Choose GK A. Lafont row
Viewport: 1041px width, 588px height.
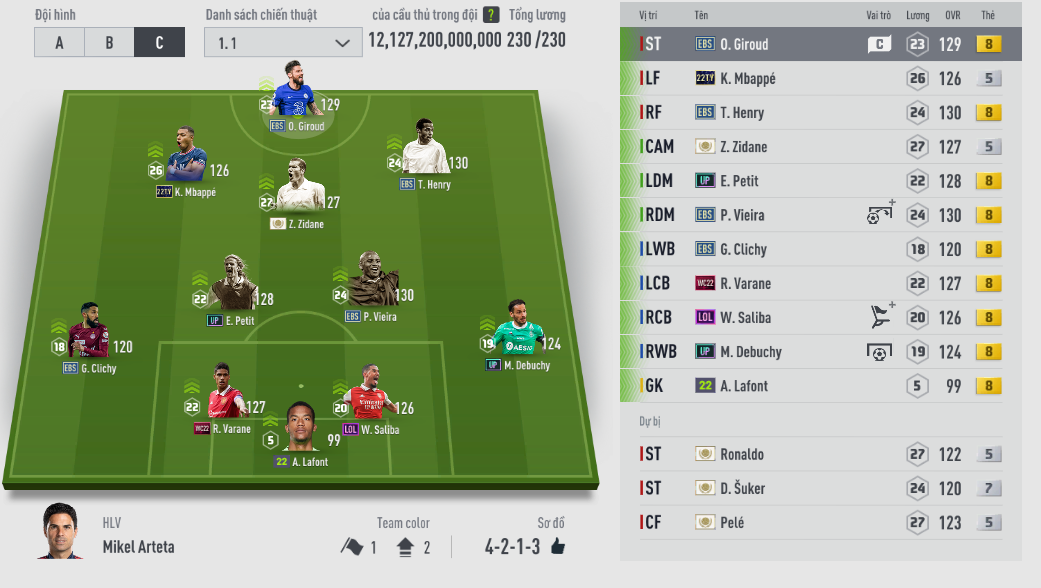(x=820, y=385)
